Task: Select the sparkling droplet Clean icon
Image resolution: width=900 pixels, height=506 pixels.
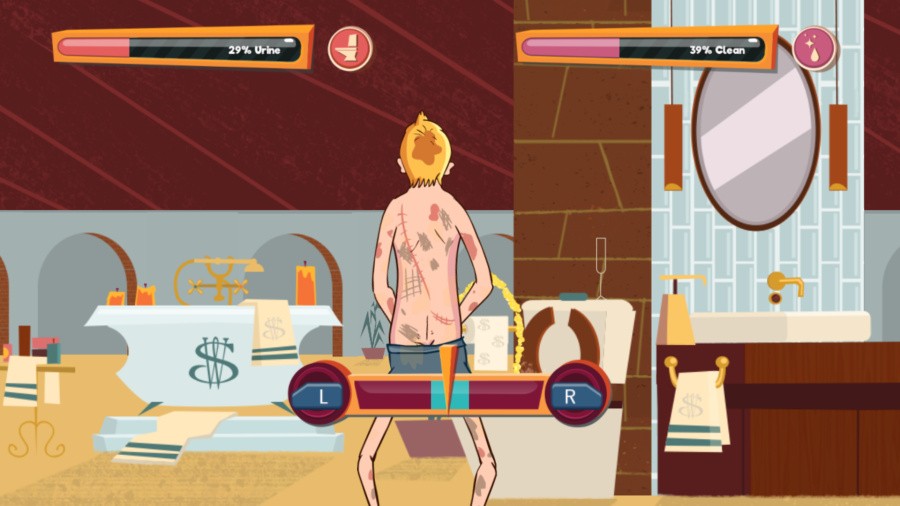Action: click(814, 49)
